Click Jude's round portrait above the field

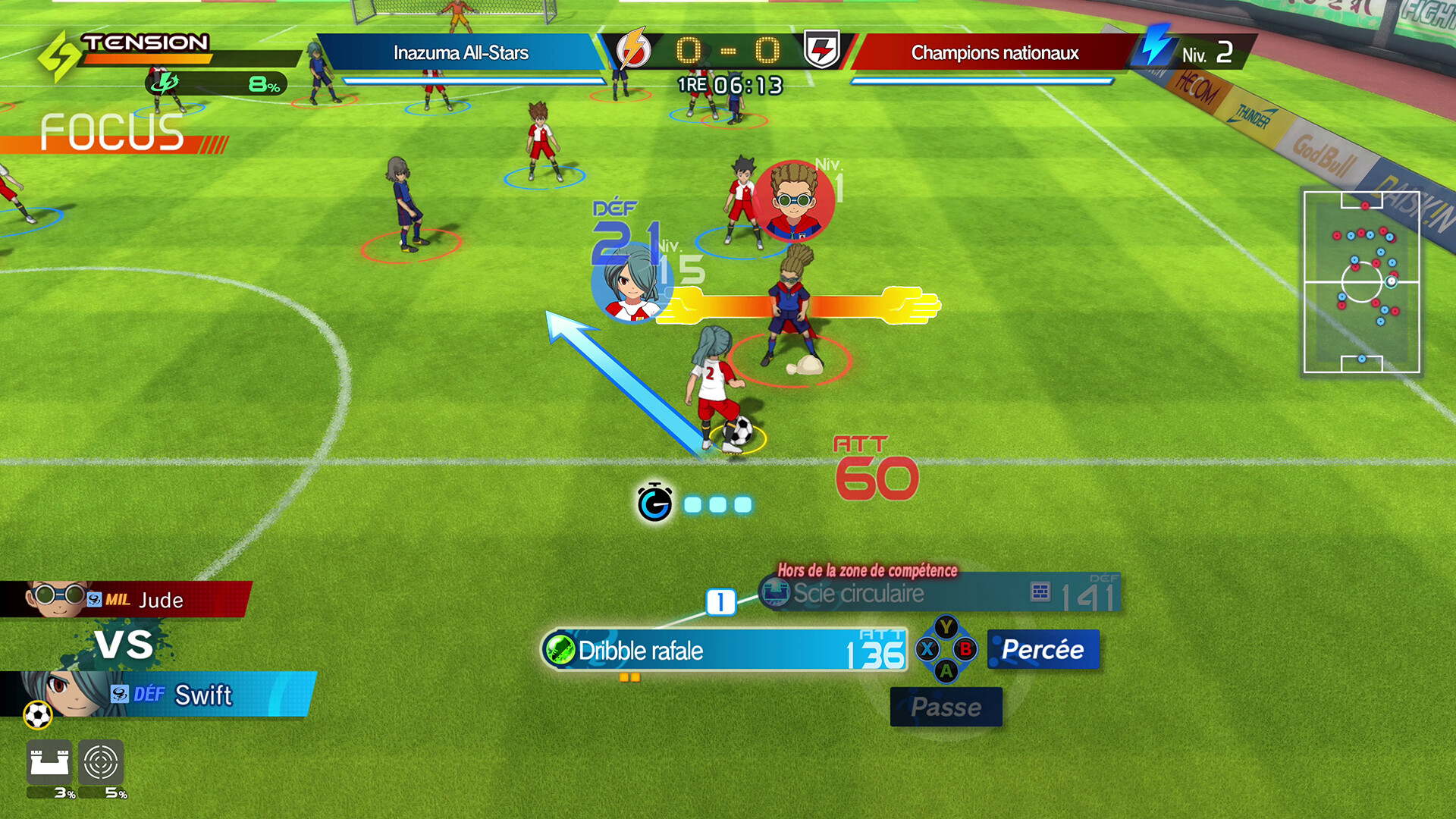(793, 201)
